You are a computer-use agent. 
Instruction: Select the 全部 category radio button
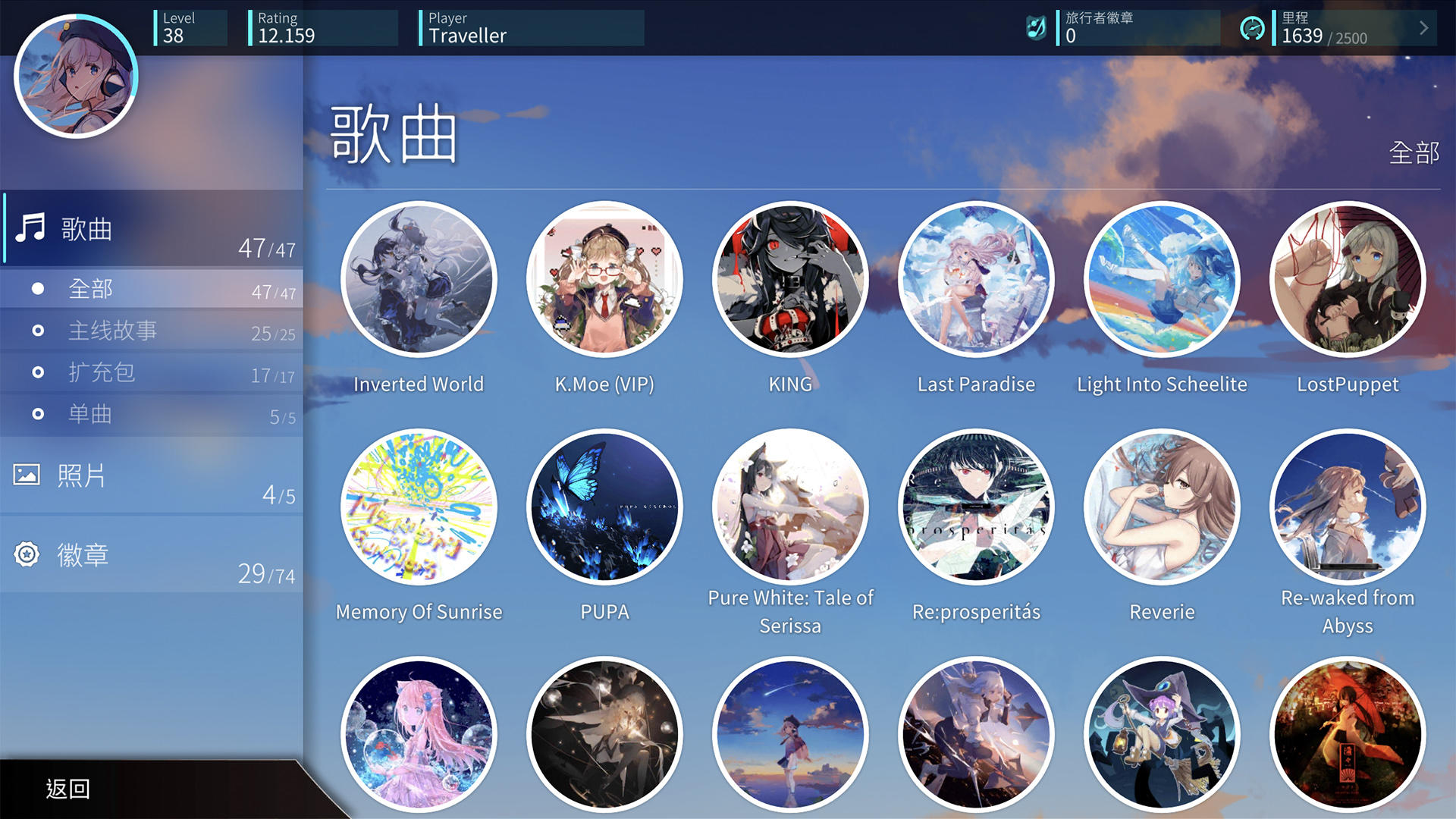point(37,289)
